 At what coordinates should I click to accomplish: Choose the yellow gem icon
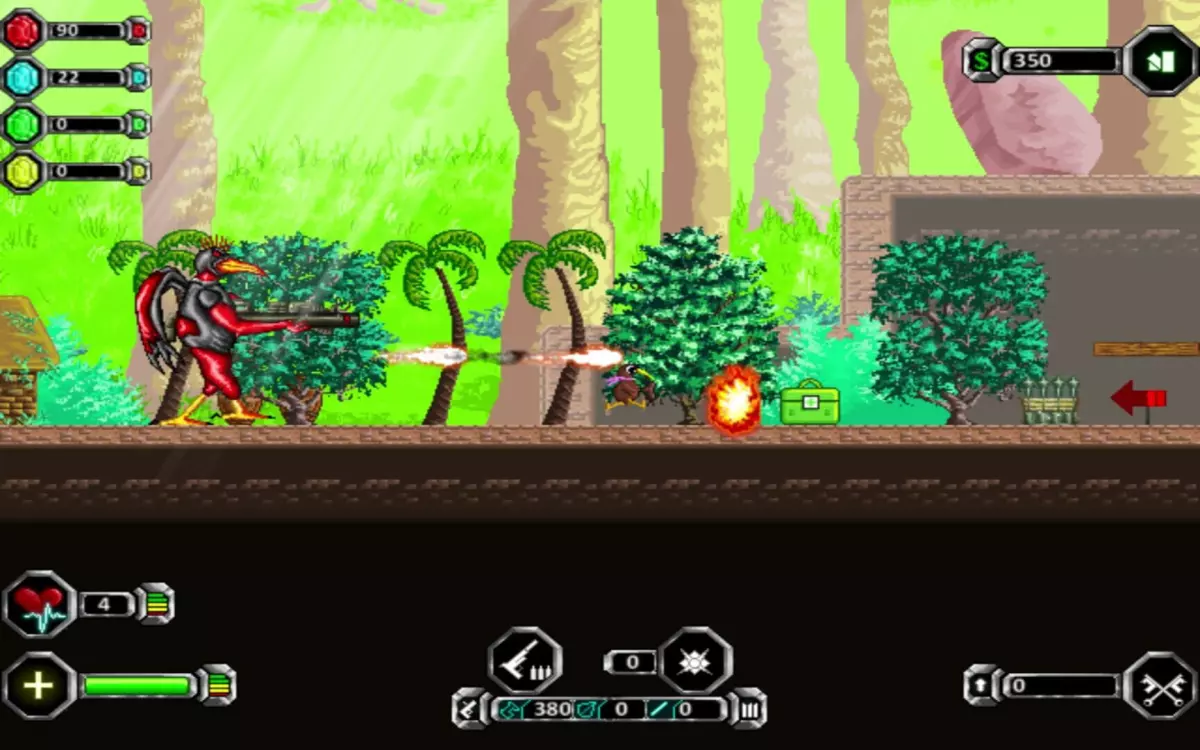[x=23, y=170]
